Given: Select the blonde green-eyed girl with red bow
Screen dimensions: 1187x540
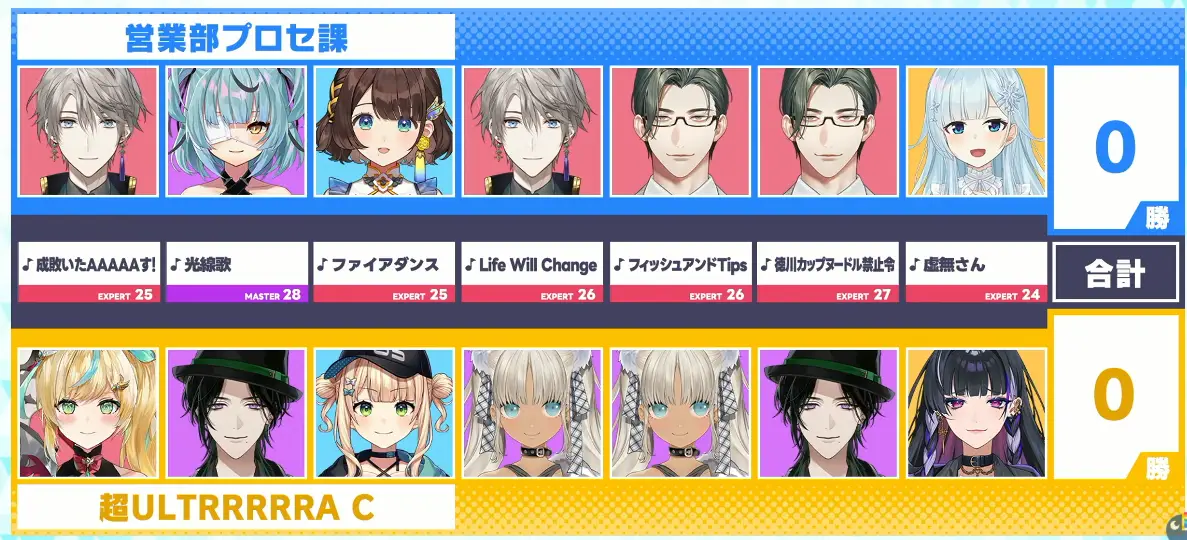Looking at the screenshot, I should coord(88,413).
